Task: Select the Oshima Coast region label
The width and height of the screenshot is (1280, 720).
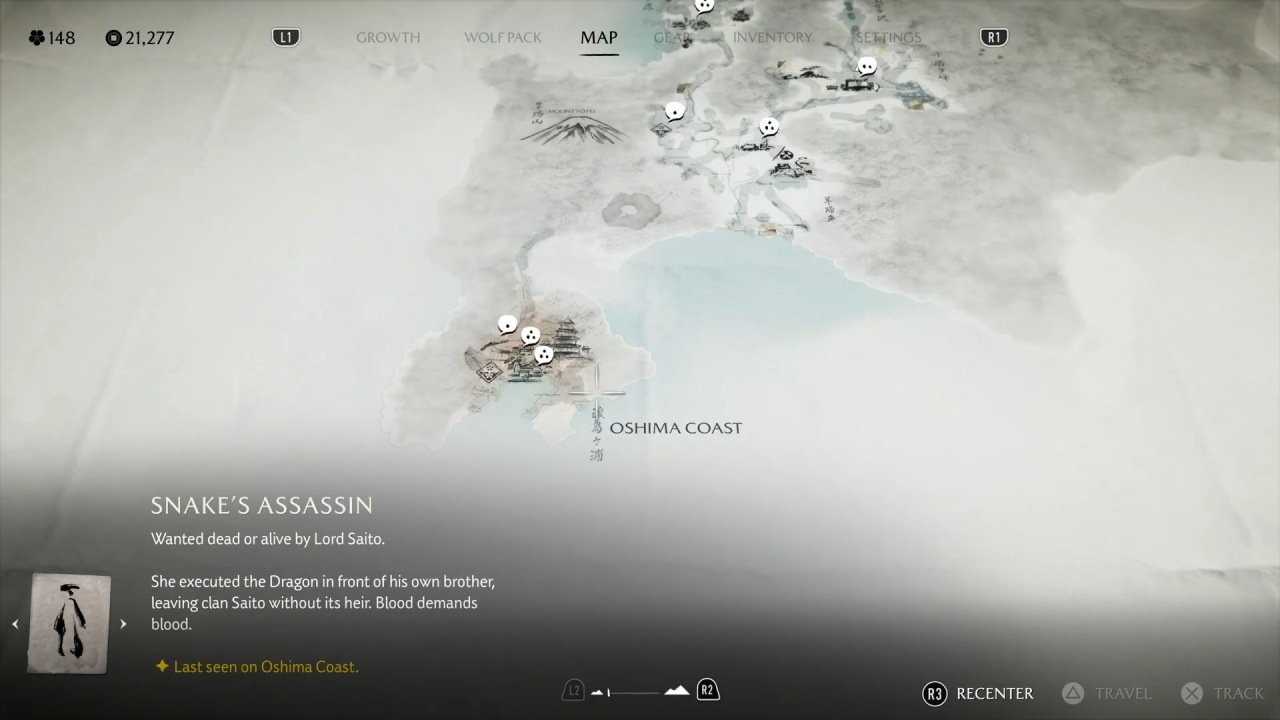Action: 676,428
